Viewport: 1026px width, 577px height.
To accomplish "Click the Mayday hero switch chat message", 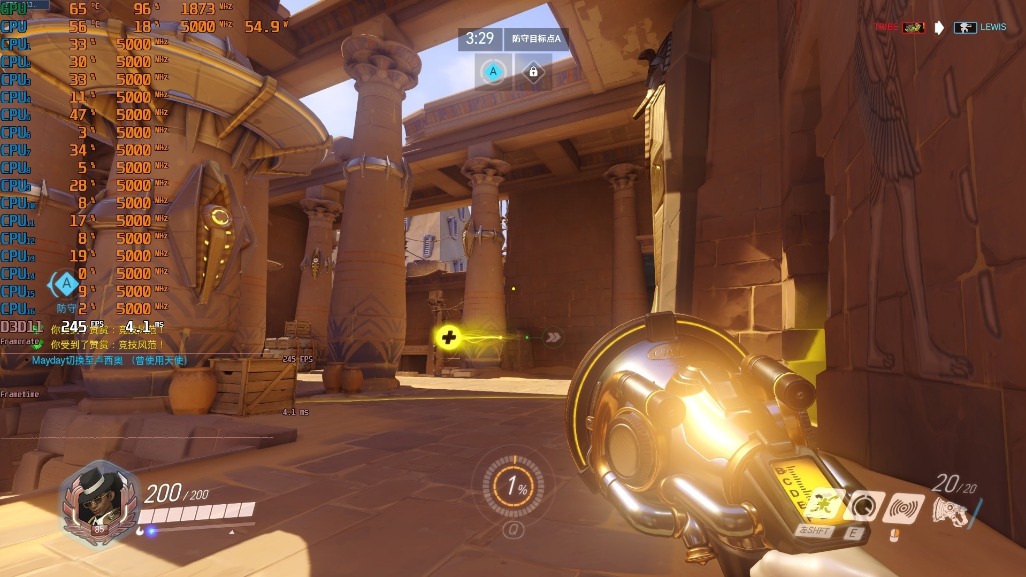I will tap(109, 360).
